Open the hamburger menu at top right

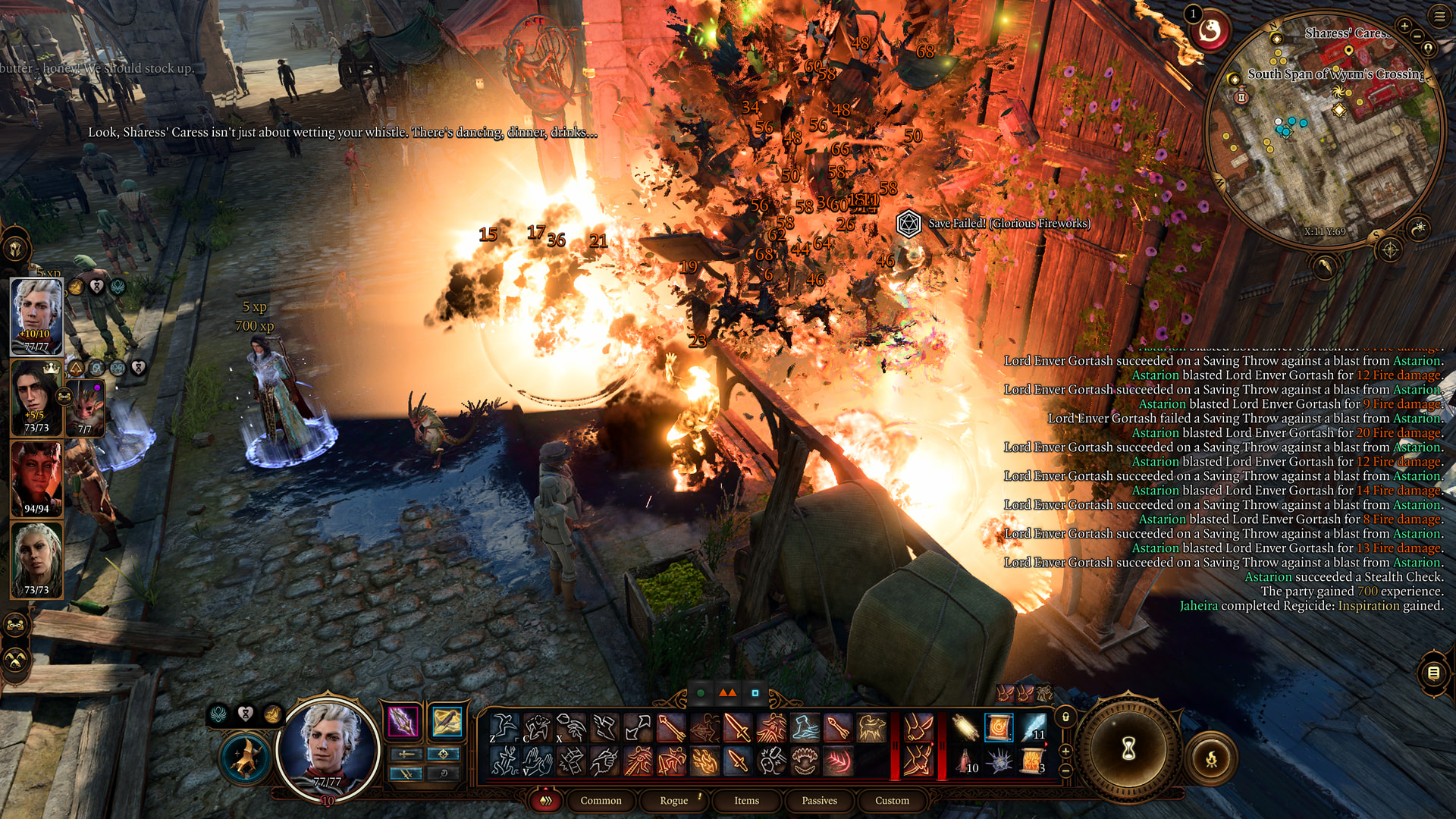click(1439, 16)
